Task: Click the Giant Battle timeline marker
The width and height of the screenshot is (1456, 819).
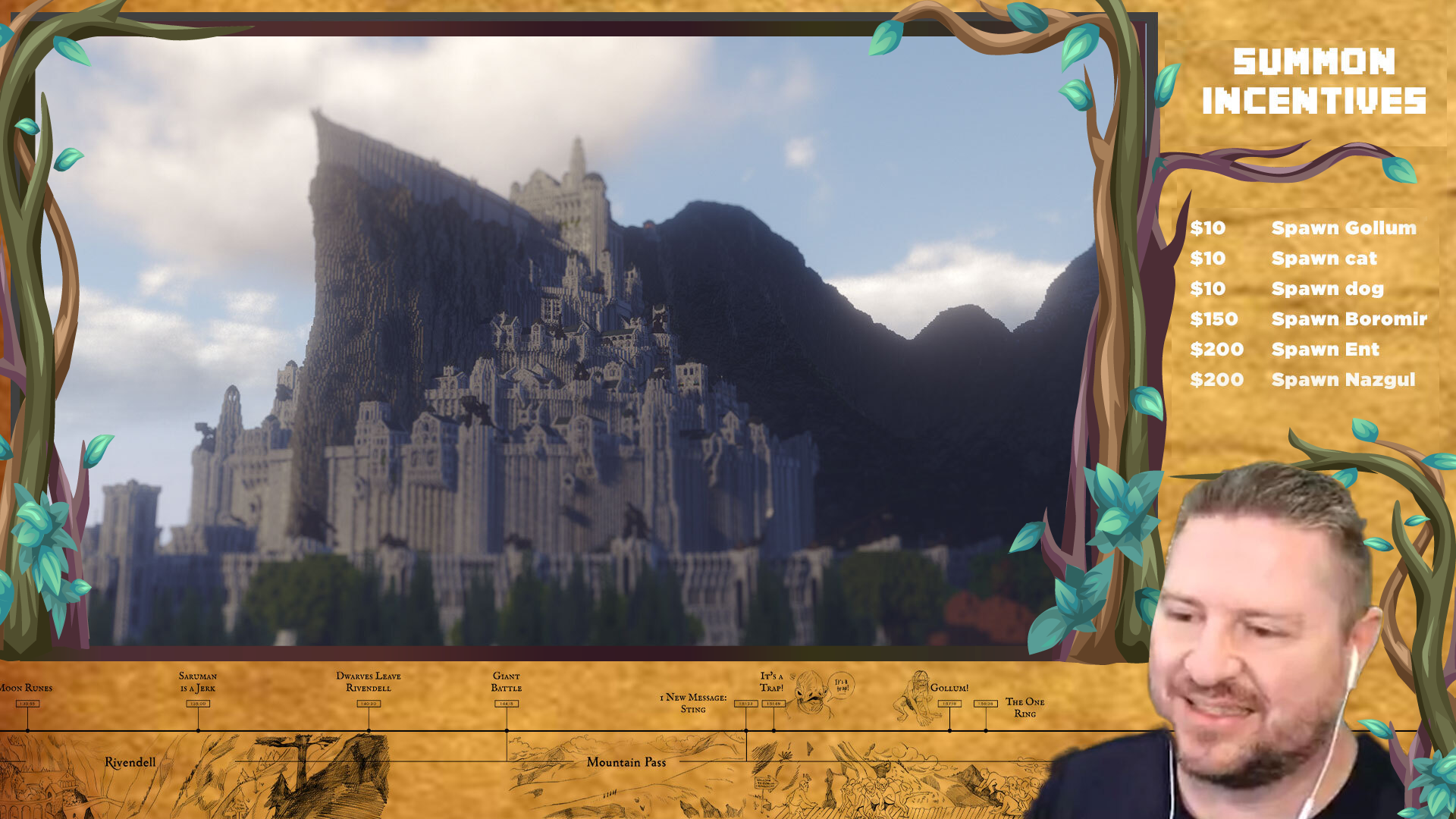Action: click(x=507, y=704)
